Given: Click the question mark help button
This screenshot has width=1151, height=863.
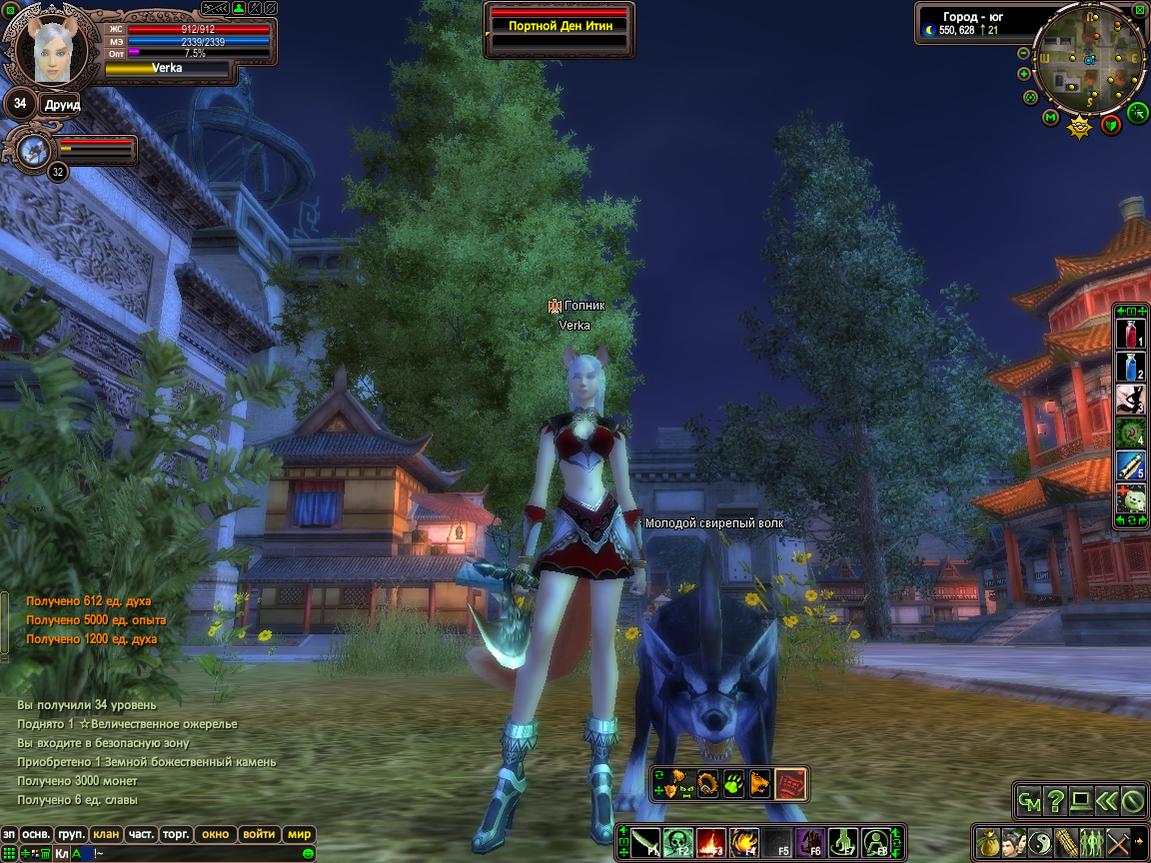Looking at the screenshot, I should [x=1055, y=801].
